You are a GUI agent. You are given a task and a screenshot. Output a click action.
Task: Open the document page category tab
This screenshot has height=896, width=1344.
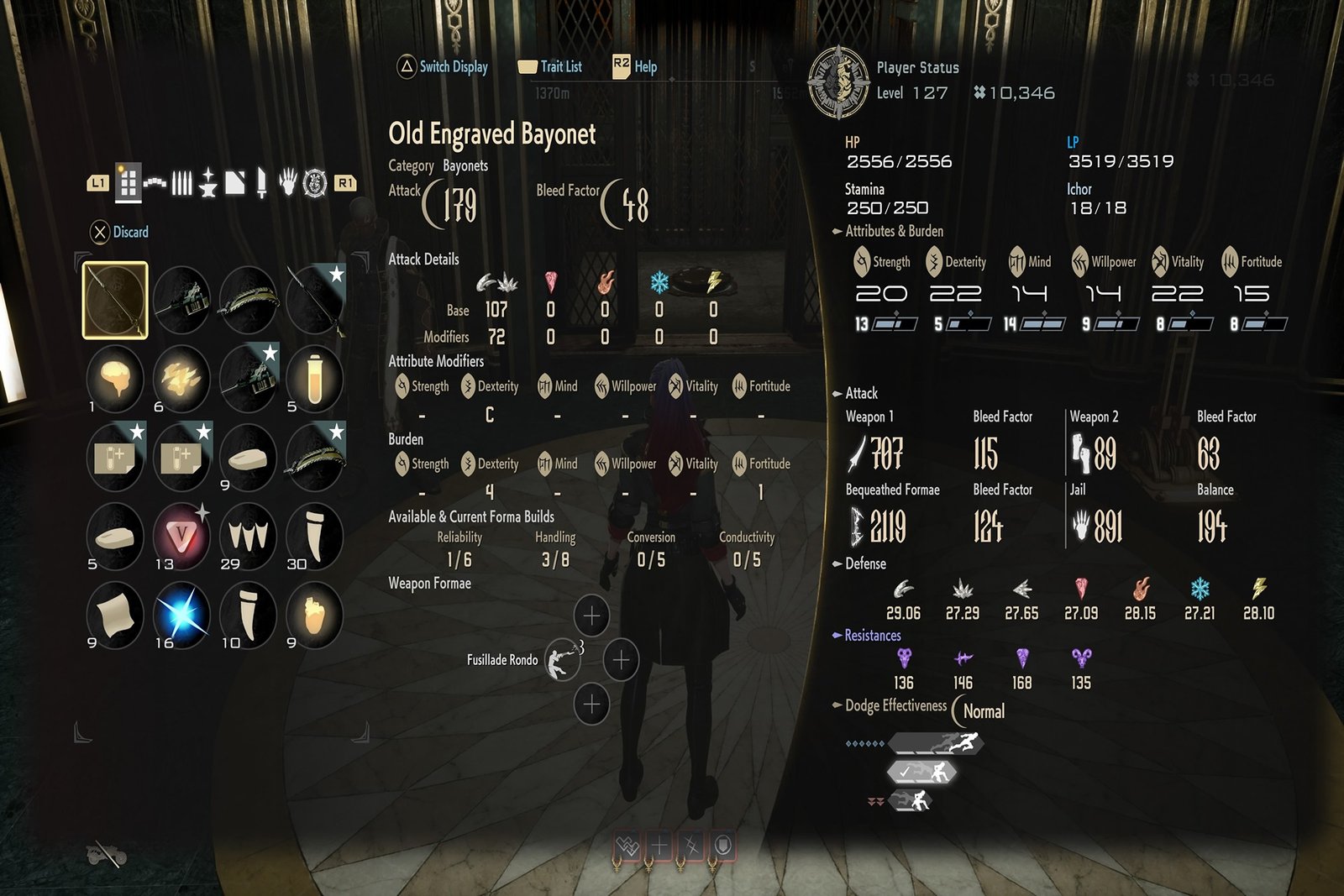[x=235, y=182]
